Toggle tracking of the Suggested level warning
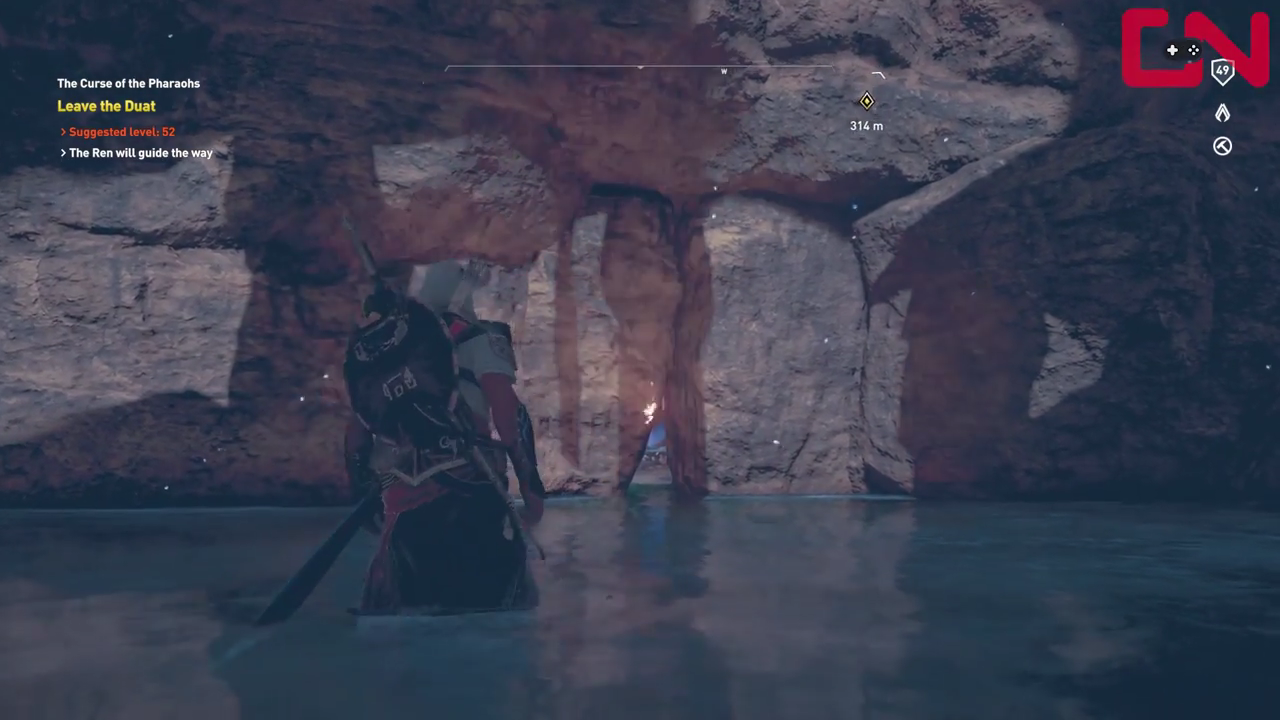Image resolution: width=1280 pixels, height=720 pixels. pyautogui.click(x=121, y=131)
